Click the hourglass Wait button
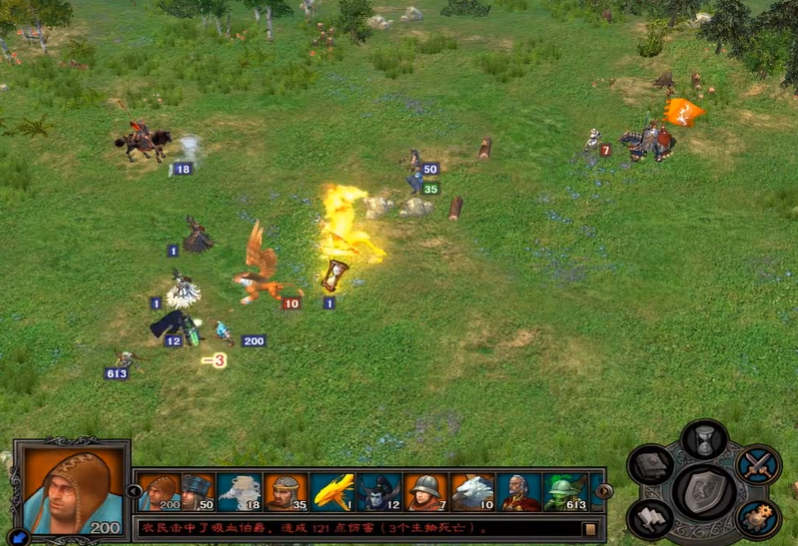Image resolution: width=798 pixels, height=546 pixels. [x=704, y=440]
